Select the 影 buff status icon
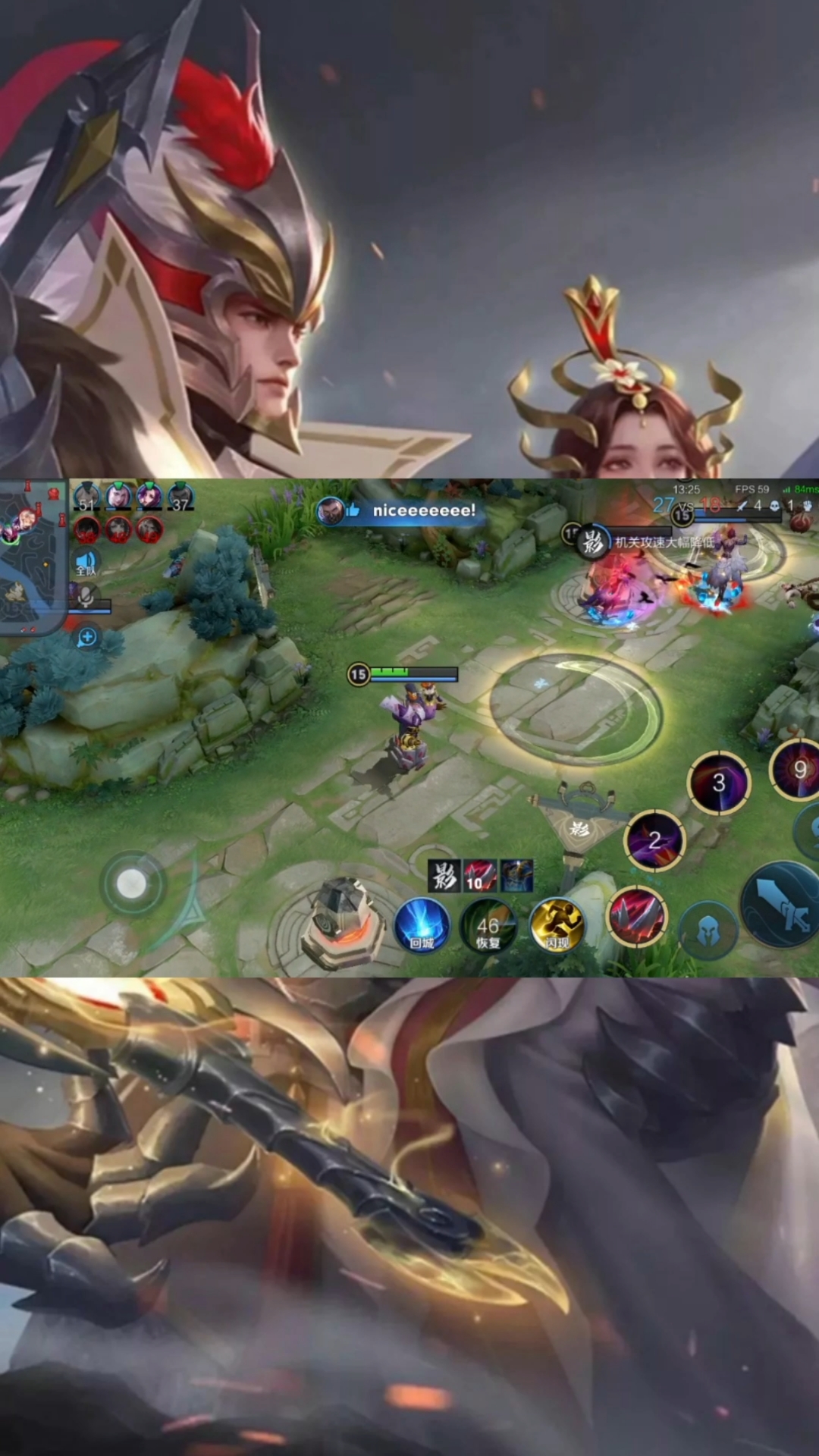The image size is (819, 1456). [x=444, y=876]
